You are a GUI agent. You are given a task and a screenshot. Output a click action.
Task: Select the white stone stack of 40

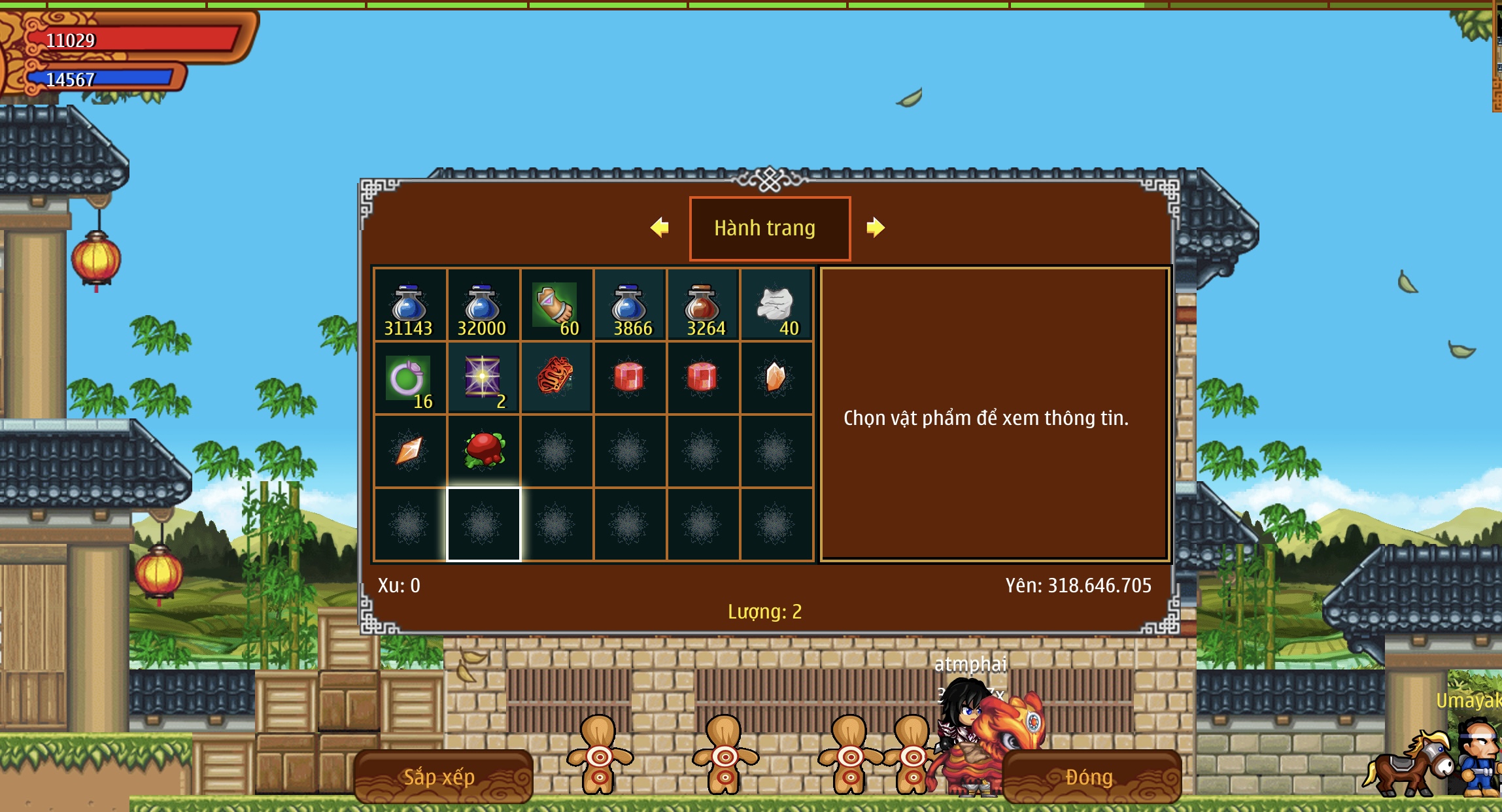(x=776, y=305)
